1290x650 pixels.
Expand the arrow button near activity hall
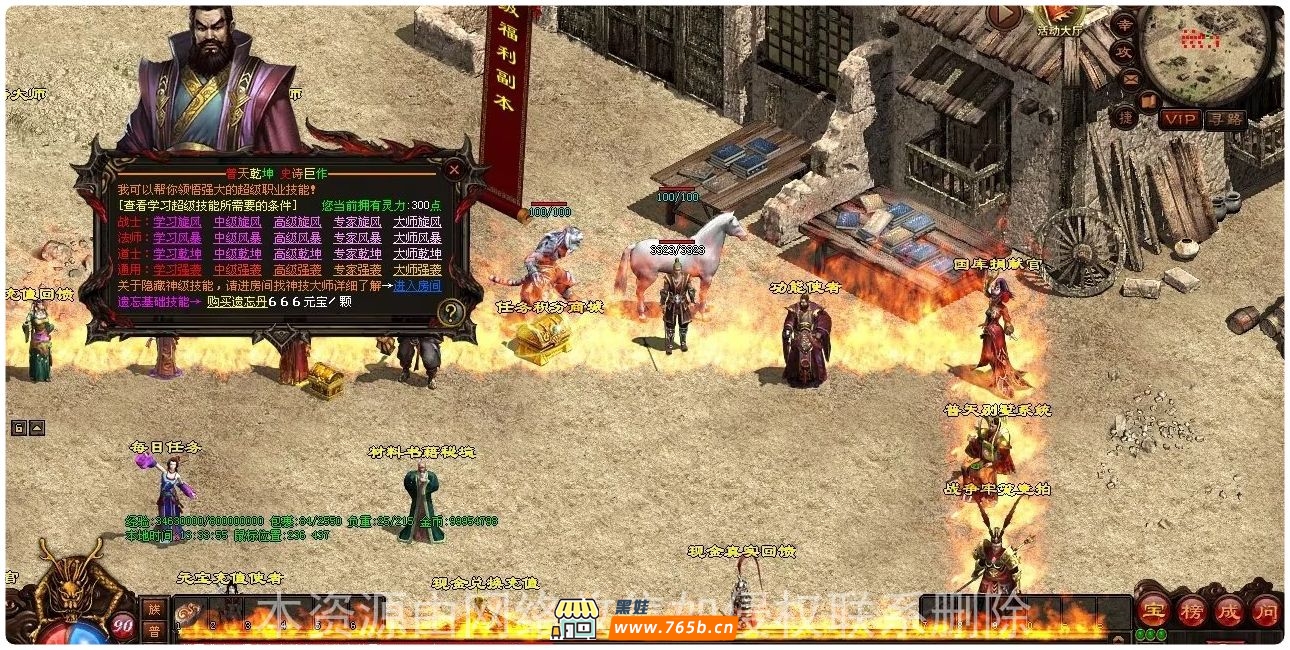click(1004, 17)
